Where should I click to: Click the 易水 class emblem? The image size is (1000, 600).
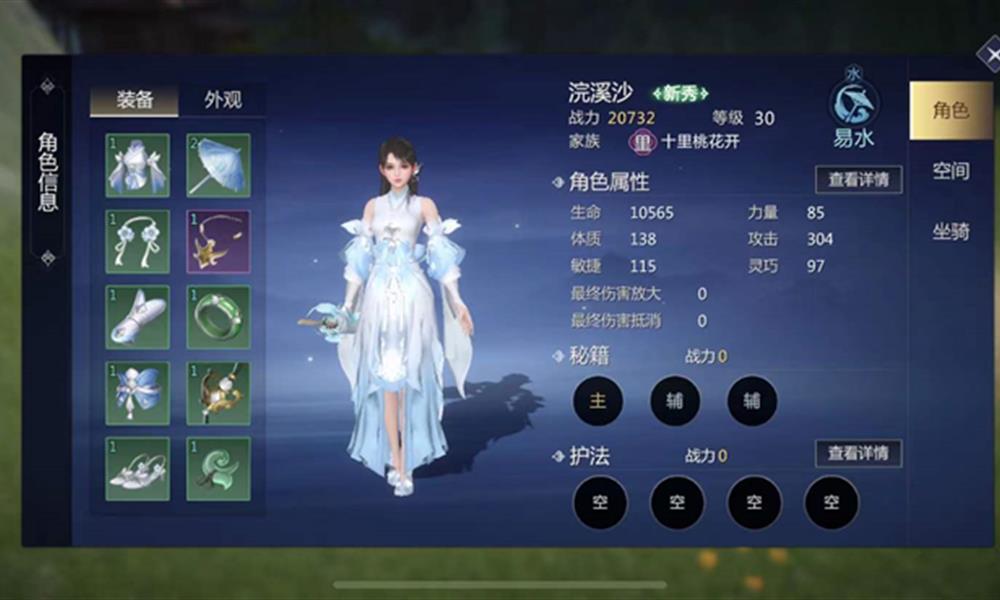[853, 106]
